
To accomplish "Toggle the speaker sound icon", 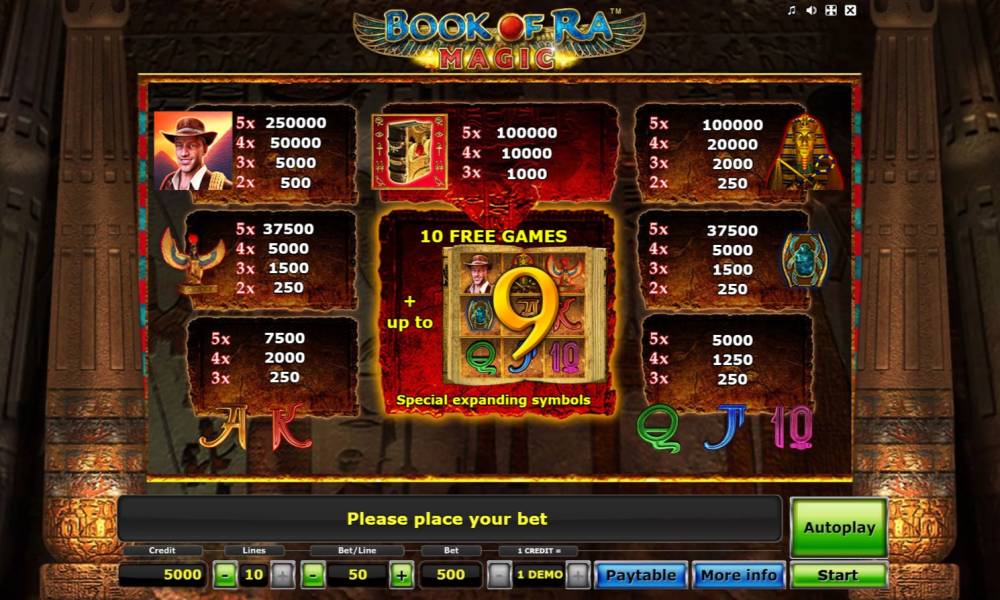I will [811, 11].
